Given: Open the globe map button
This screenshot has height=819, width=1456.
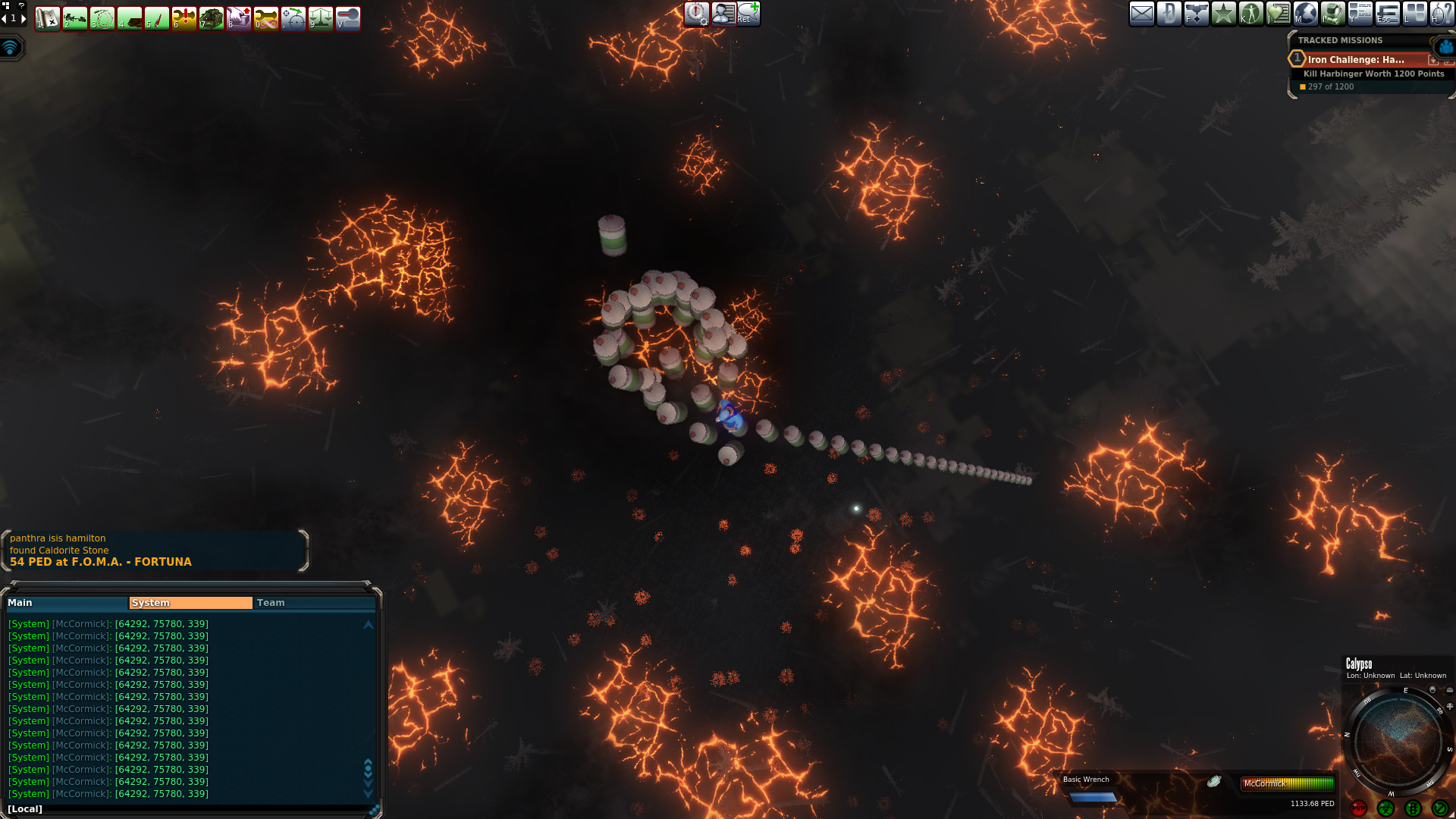Looking at the screenshot, I should [1305, 14].
